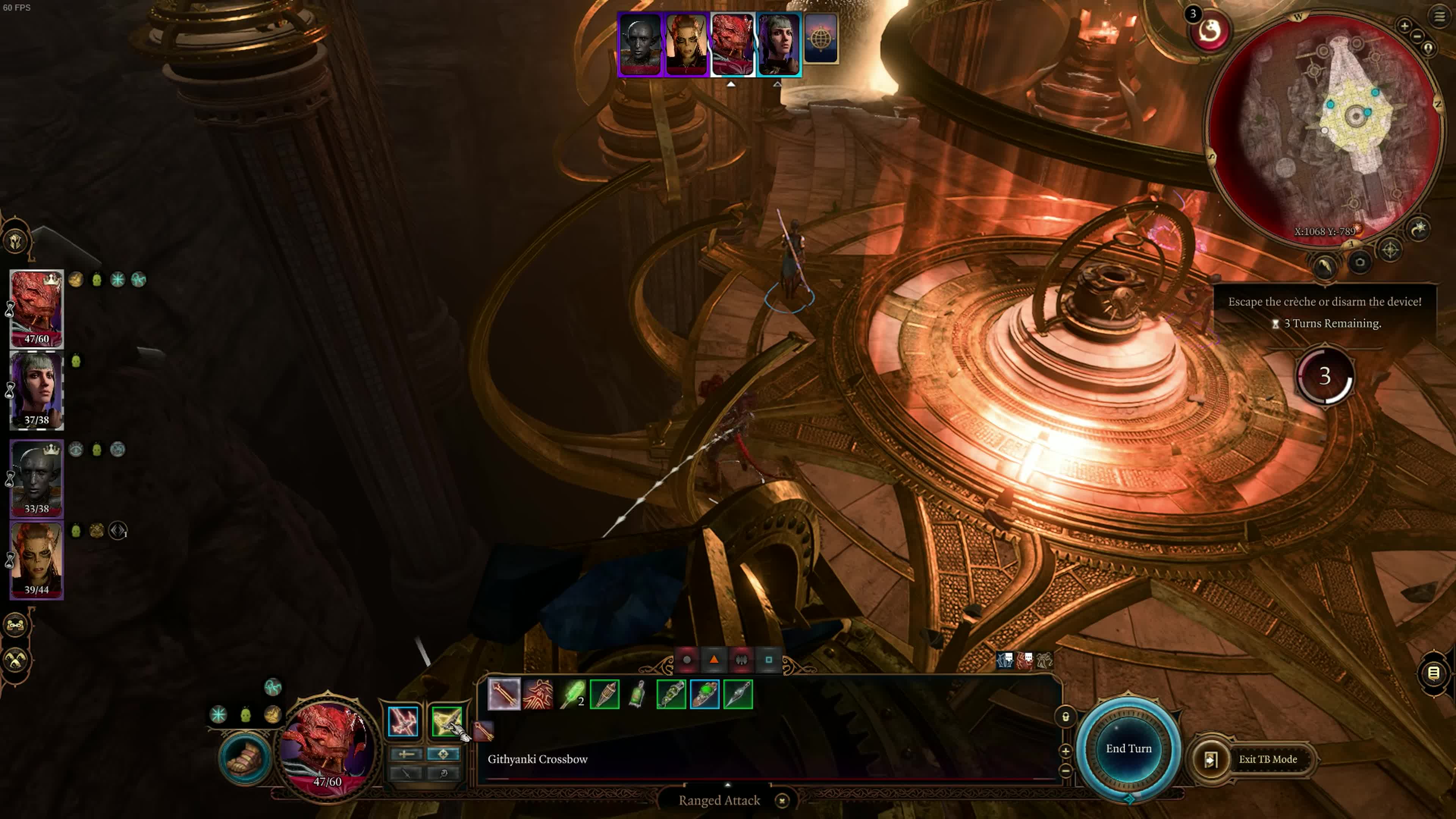Activate the red dragon breath ability
Image resolution: width=1456 pixels, height=819 pixels.
(x=538, y=694)
